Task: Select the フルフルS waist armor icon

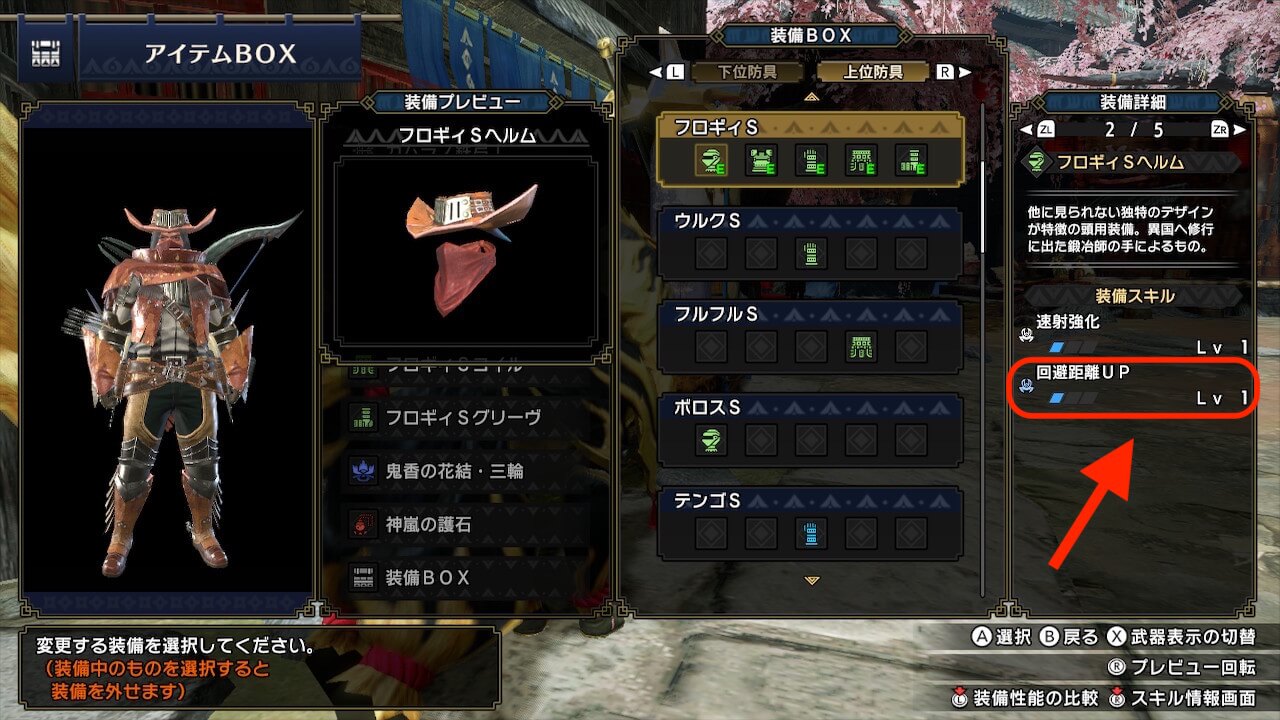Action: pos(861,346)
